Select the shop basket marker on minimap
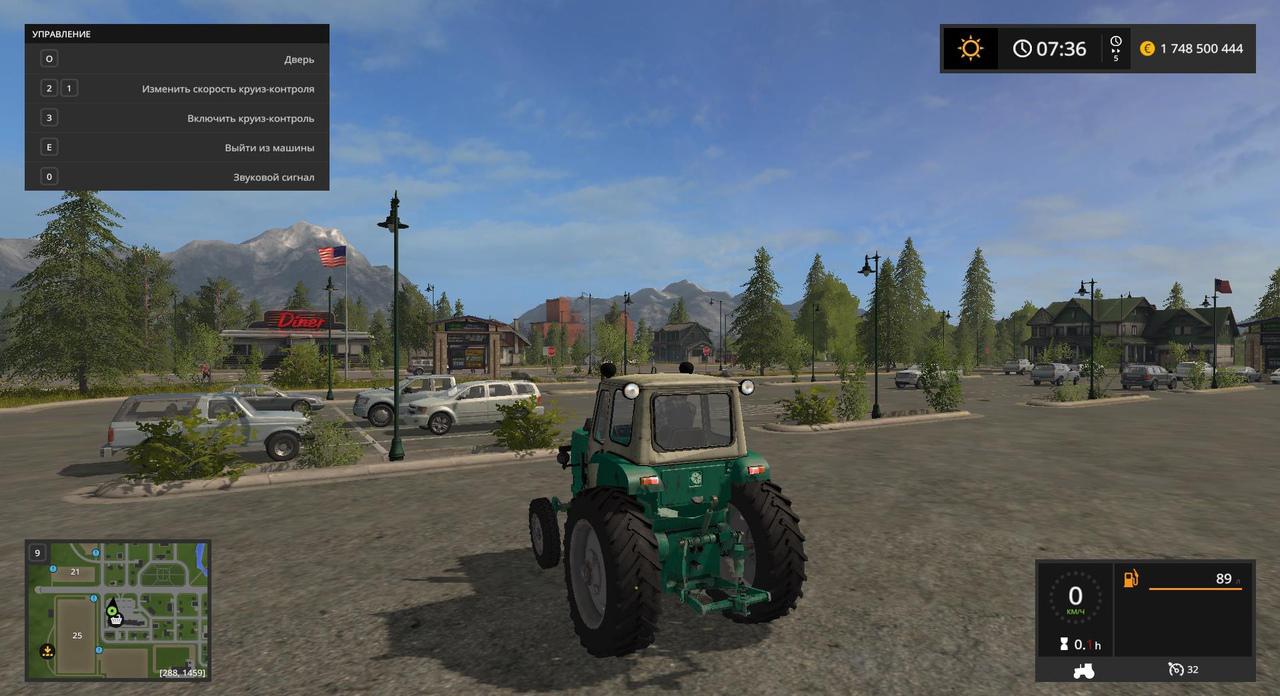The height and width of the screenshot is (696, 1280). point(116,620)
